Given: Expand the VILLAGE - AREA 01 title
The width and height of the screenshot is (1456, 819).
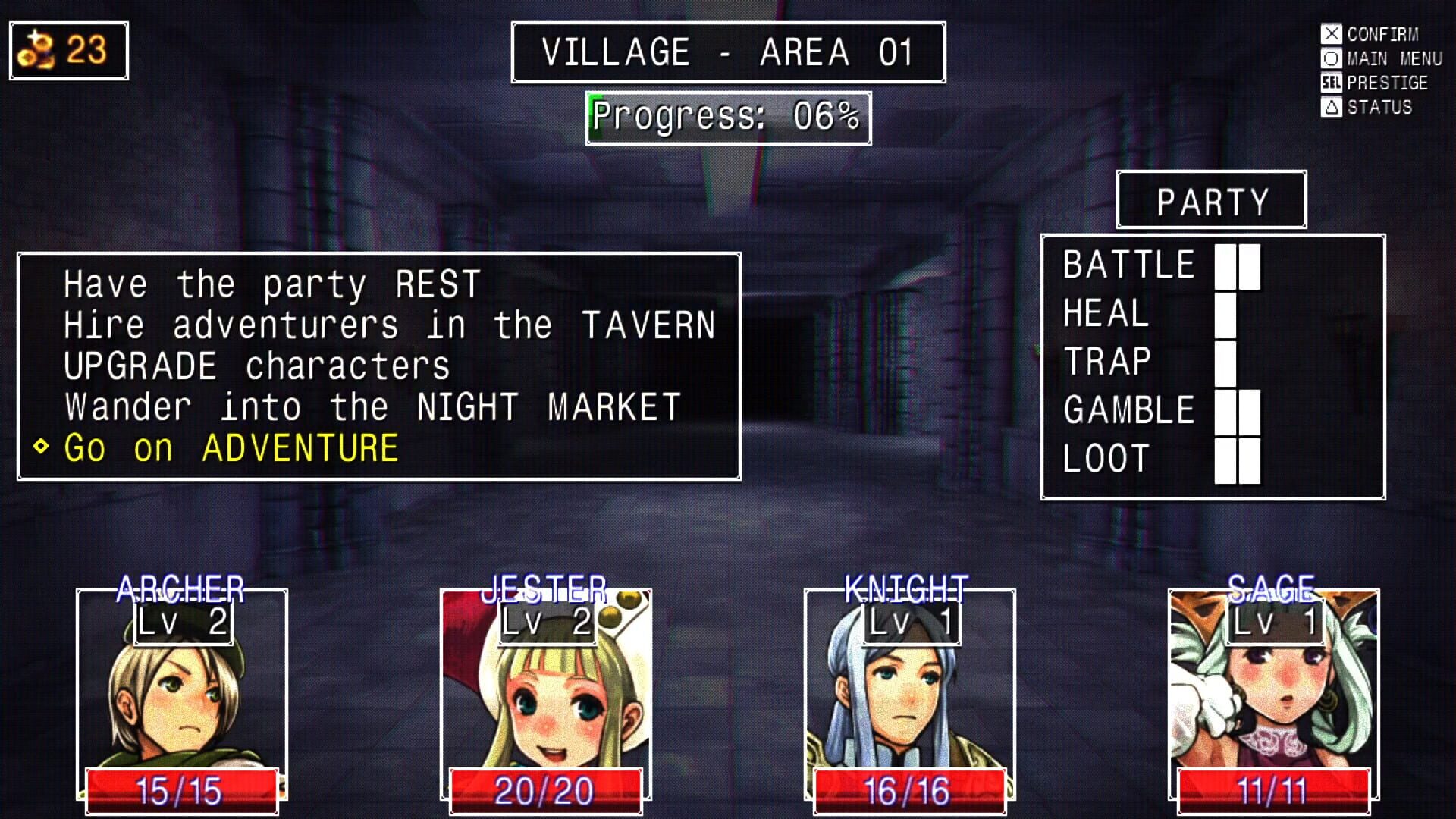Looking at the screenshot, I should (726, 51).
